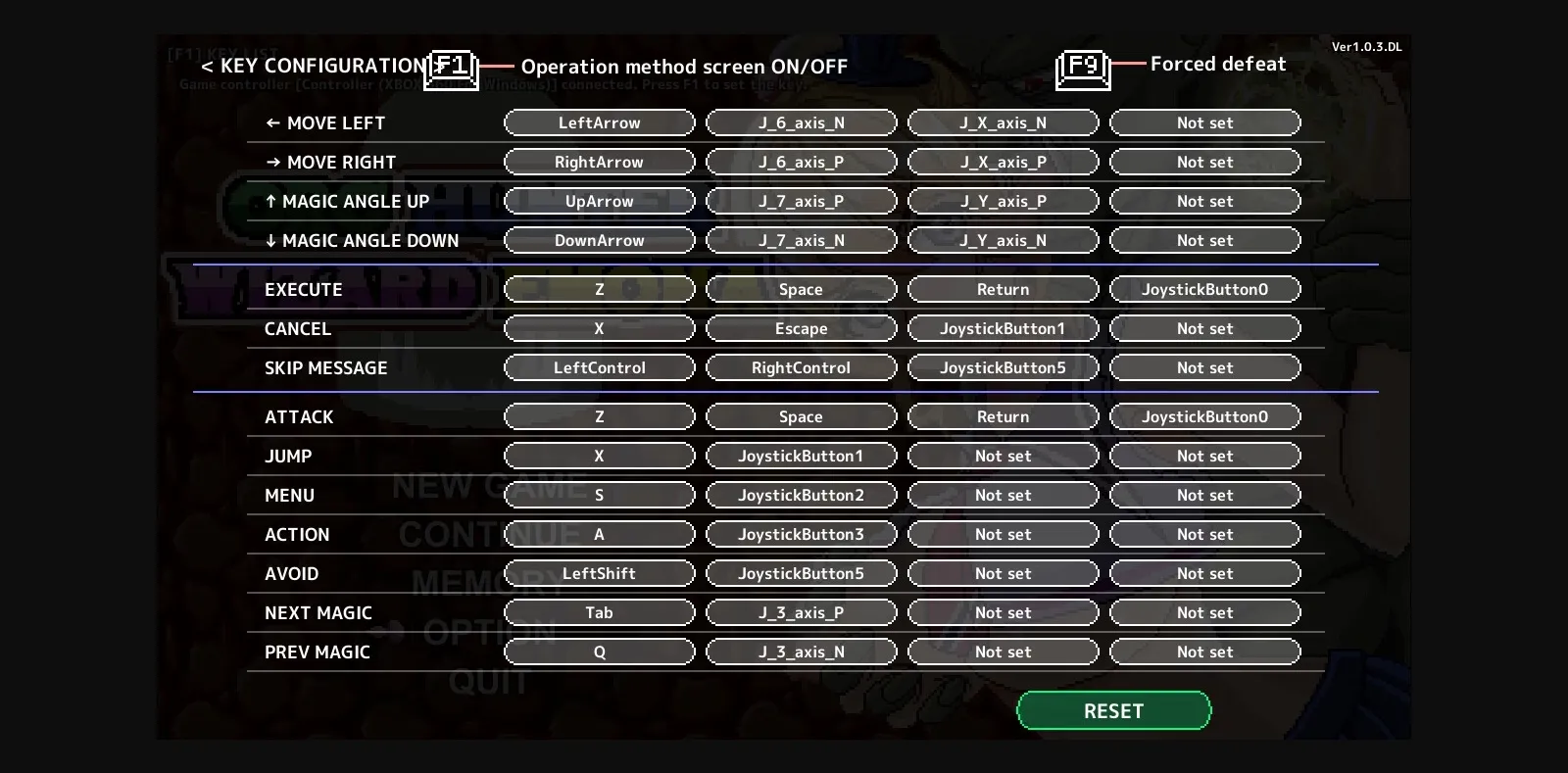Select the JoystickButton0 binding for ATTACK
The image size is (1568, 773).
click(1204, 416)
